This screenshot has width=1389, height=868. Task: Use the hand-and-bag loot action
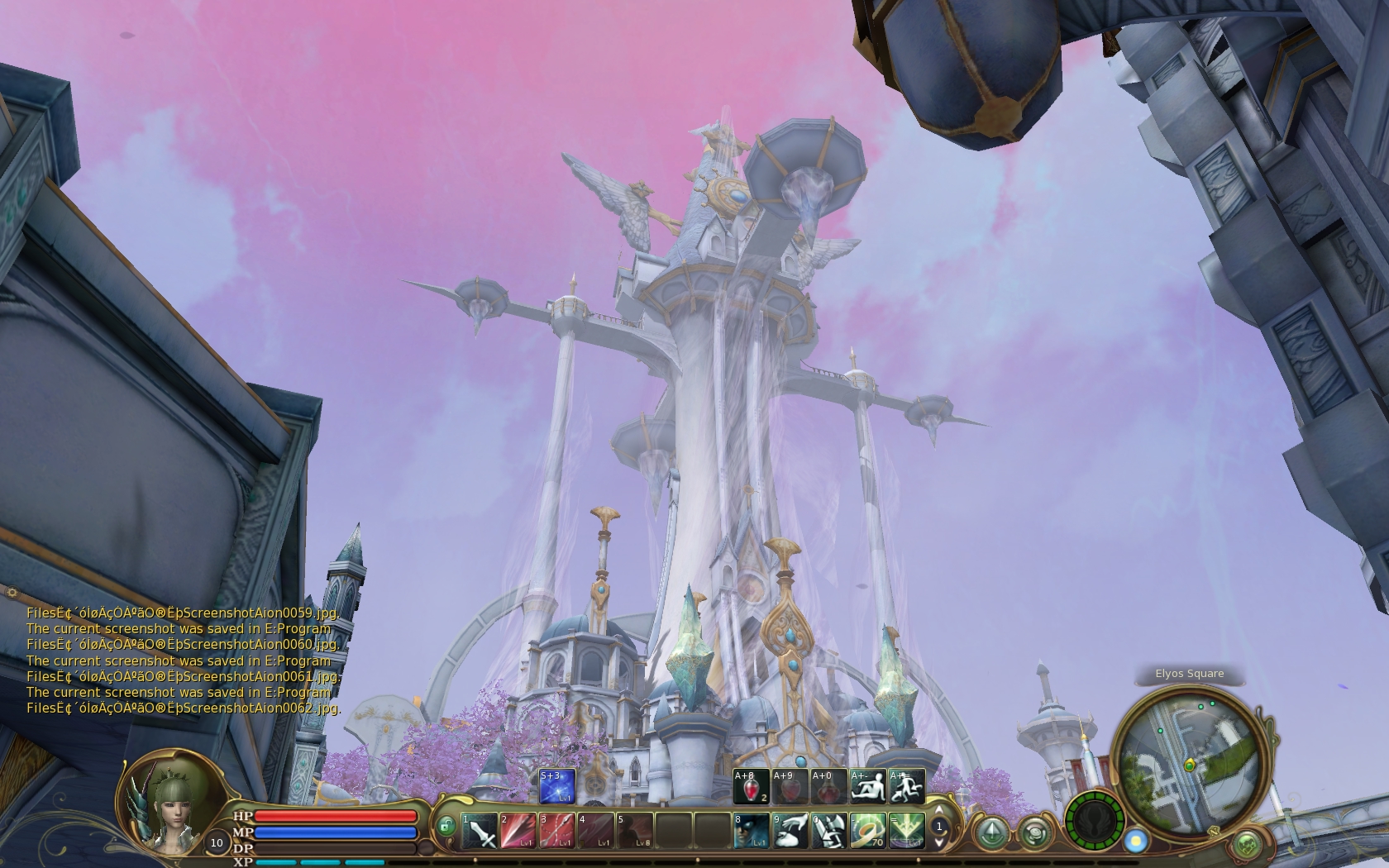[790, 831]
